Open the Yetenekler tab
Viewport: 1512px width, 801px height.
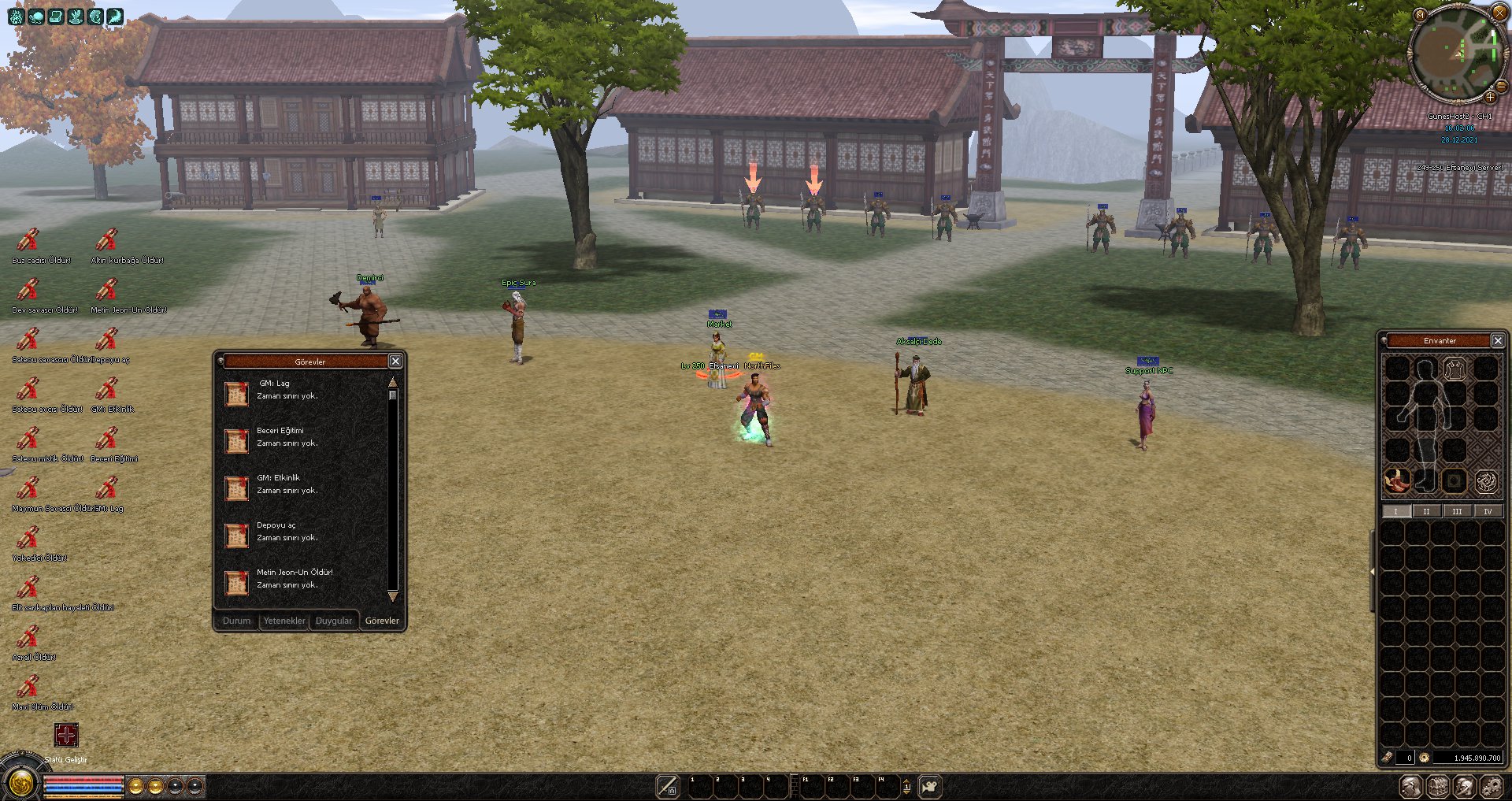pyautogui.click(x=283, y=621)
